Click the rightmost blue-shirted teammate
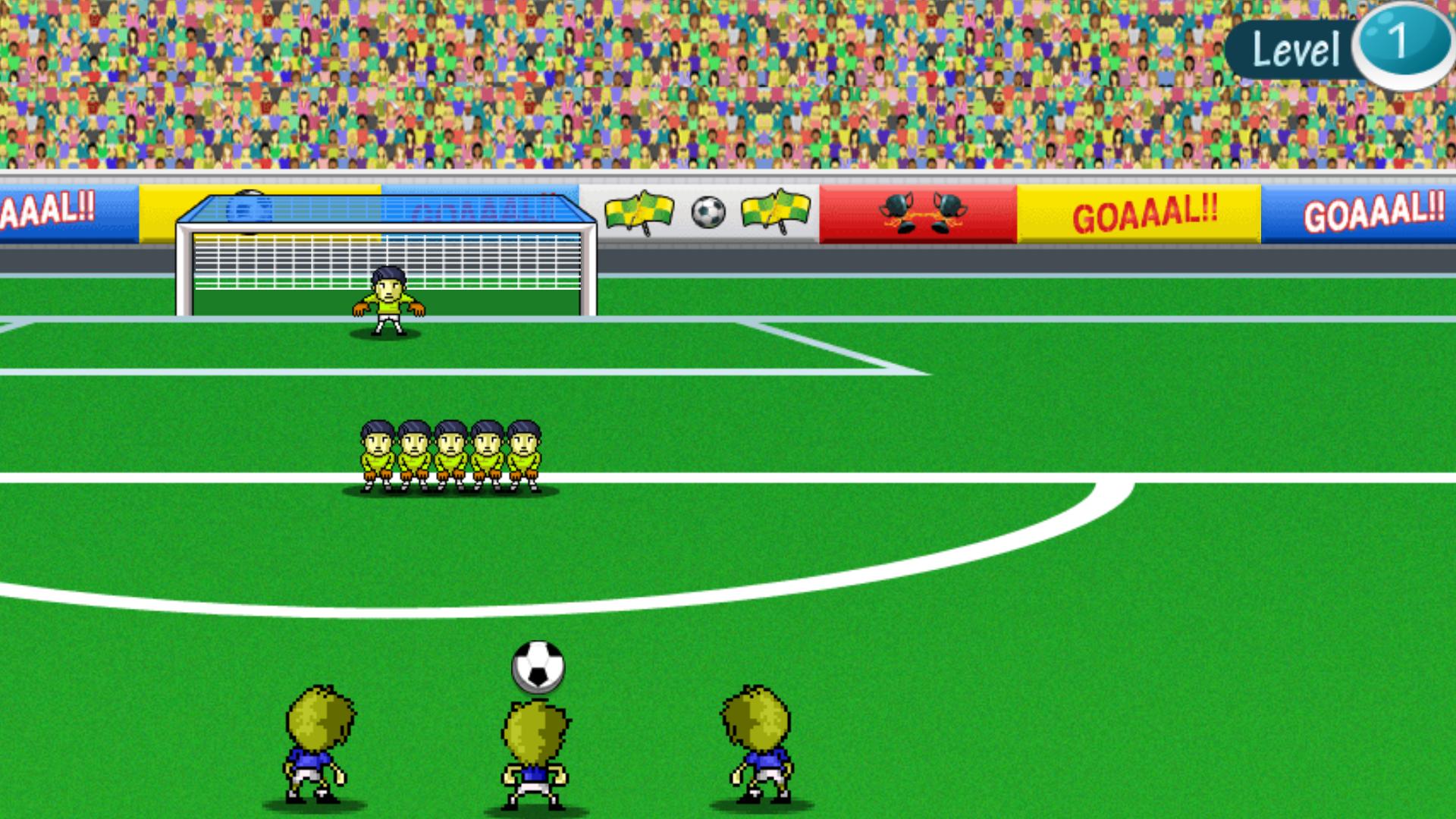1456x819 pixels. pyautogui.click(x=757, y=743)
